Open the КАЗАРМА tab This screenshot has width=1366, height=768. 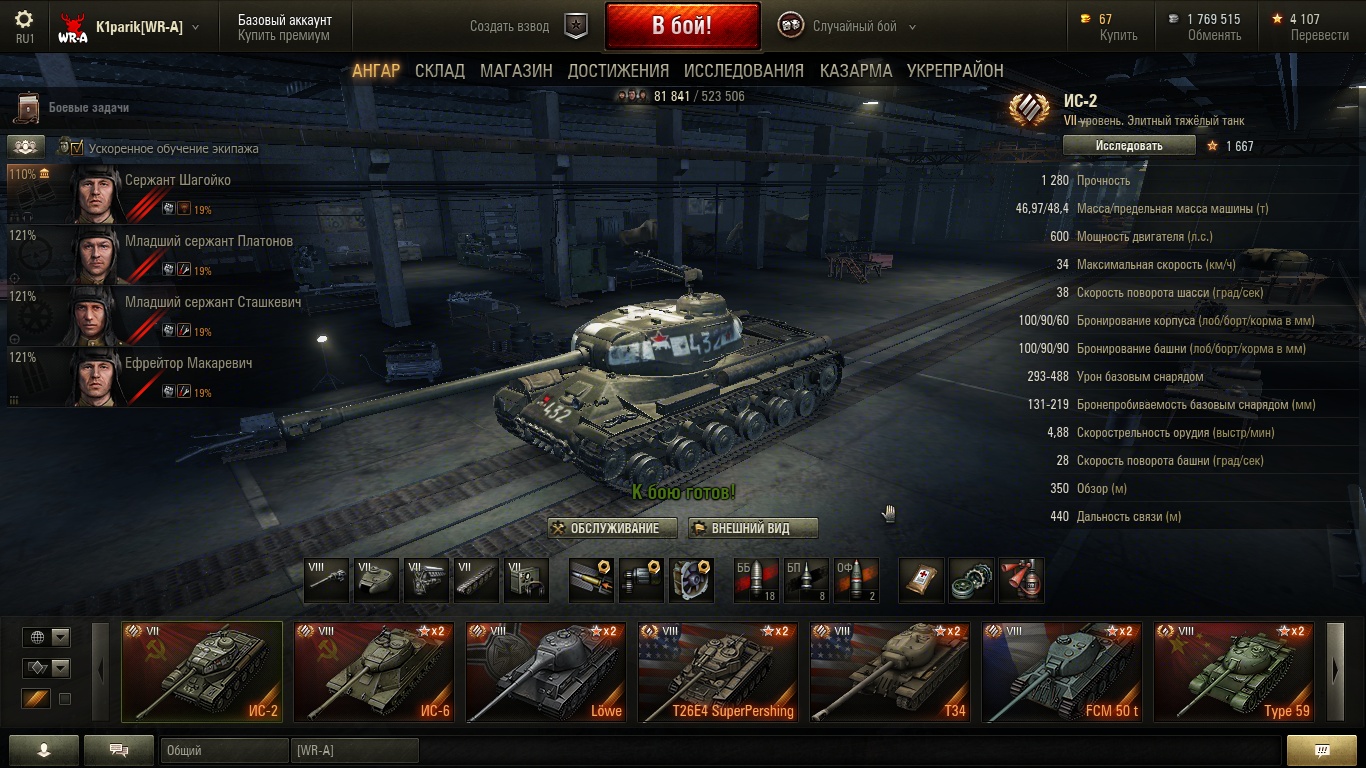856,71
